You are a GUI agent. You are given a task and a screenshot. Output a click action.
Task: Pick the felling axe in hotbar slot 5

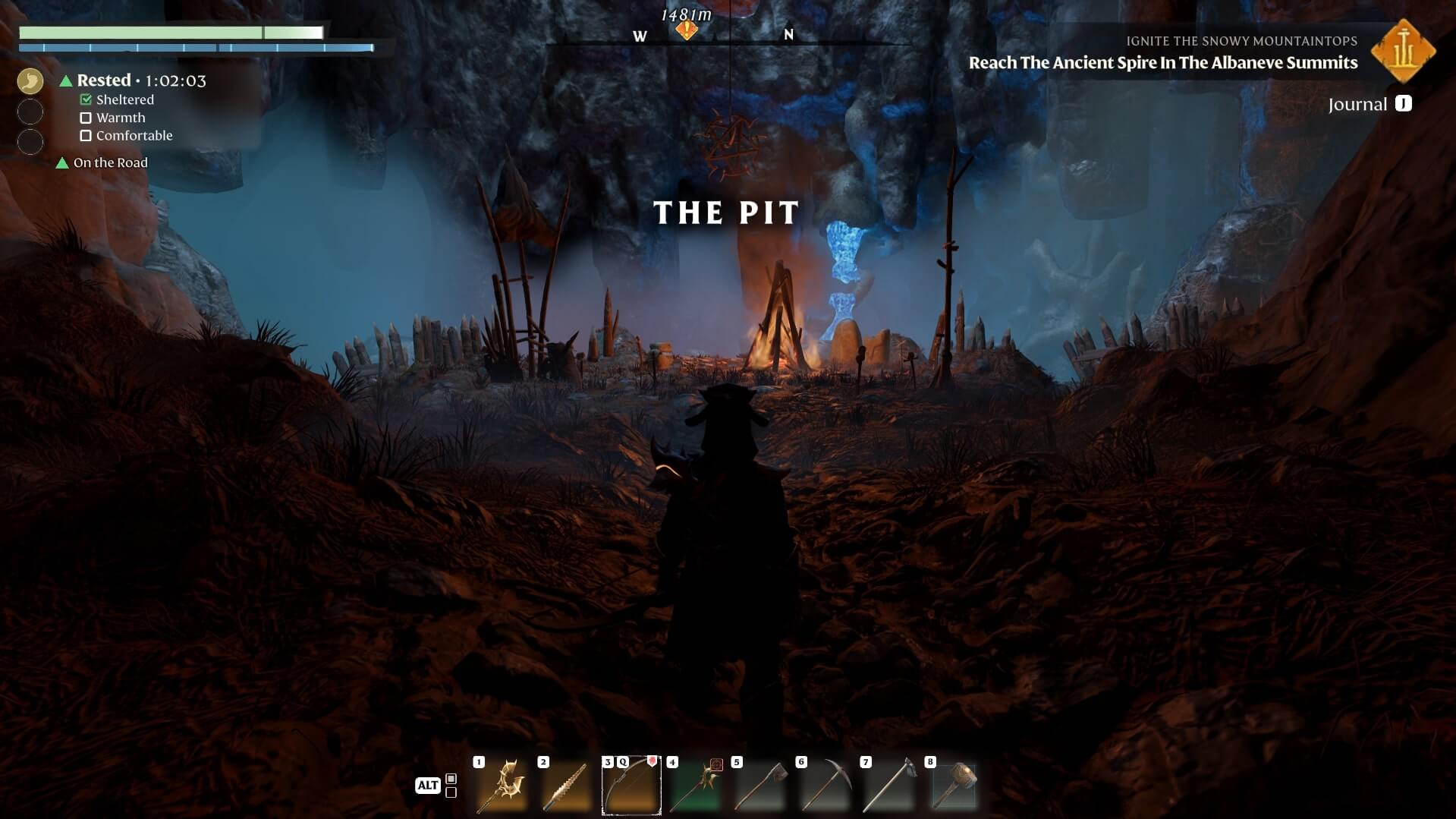click(759, 786)
